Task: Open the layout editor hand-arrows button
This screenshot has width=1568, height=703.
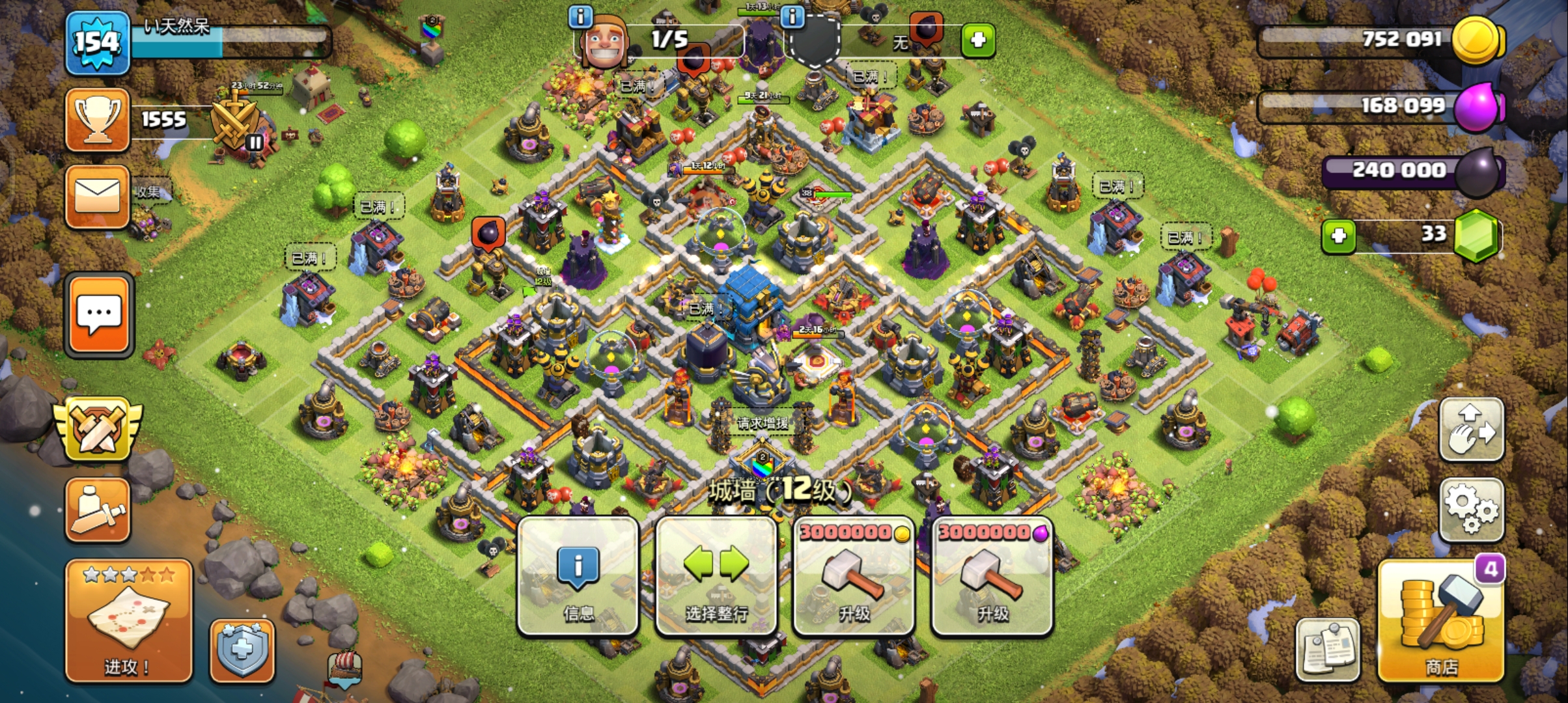Action: tap(1471, 430)
